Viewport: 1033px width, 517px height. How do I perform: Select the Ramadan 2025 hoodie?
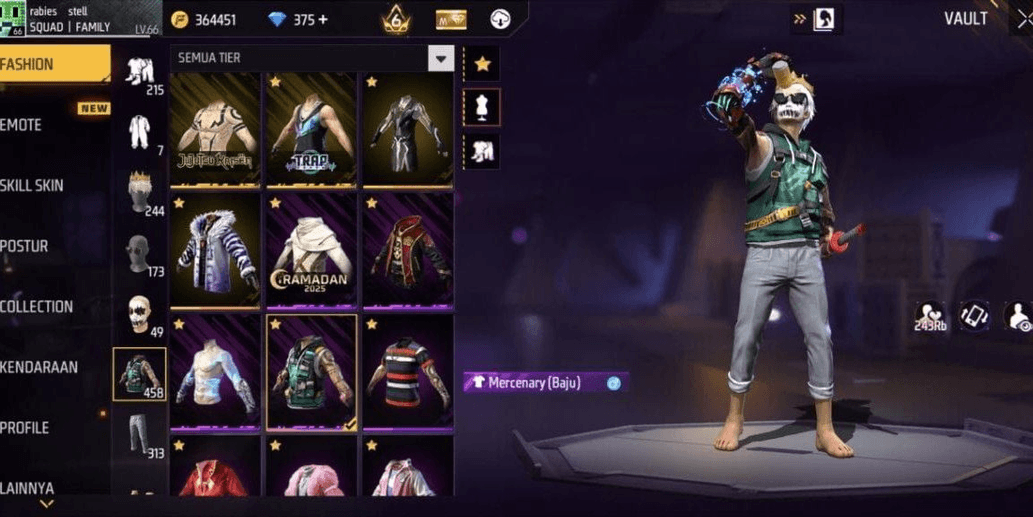pos(311,249)
